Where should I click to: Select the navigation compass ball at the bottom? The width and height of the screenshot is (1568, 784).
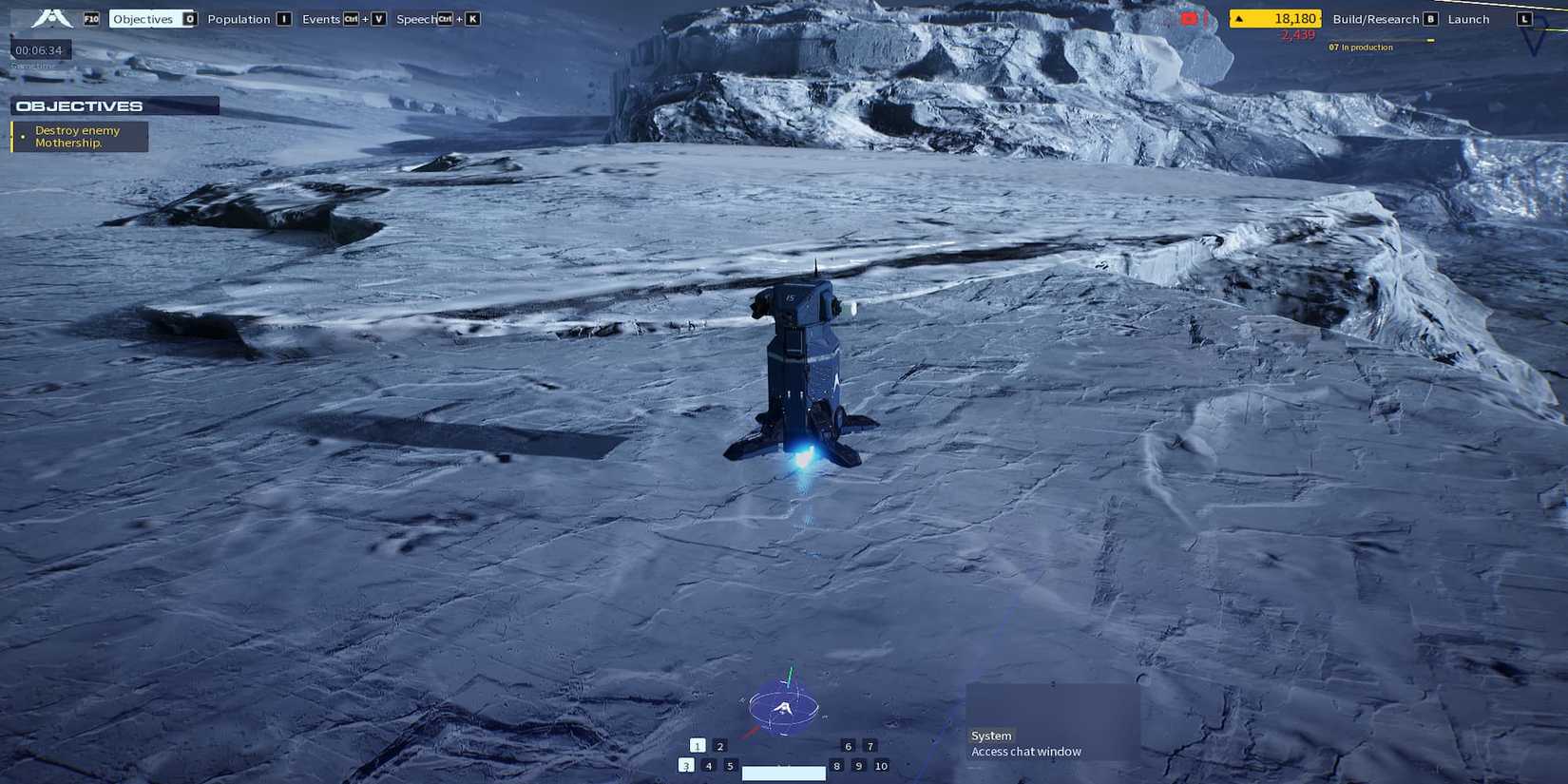click(783, 708)
